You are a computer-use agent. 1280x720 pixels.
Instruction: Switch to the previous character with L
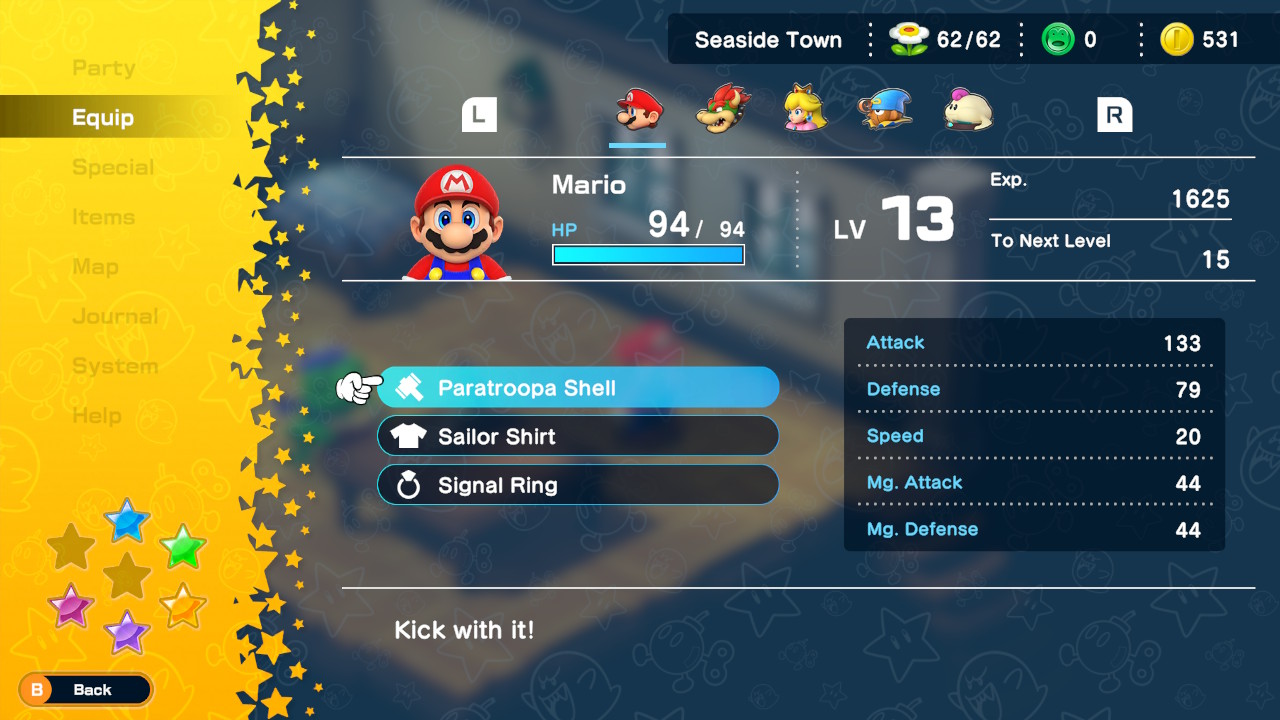[479, 114]
